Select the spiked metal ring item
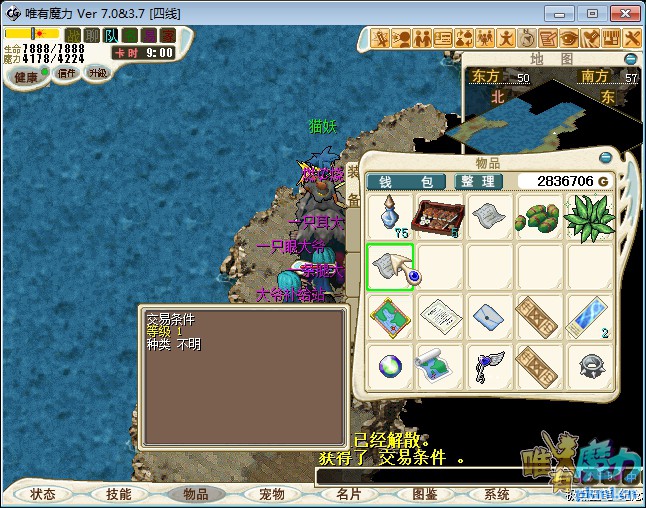The height and width of the screenshot is (508, 646). (589, 366)
